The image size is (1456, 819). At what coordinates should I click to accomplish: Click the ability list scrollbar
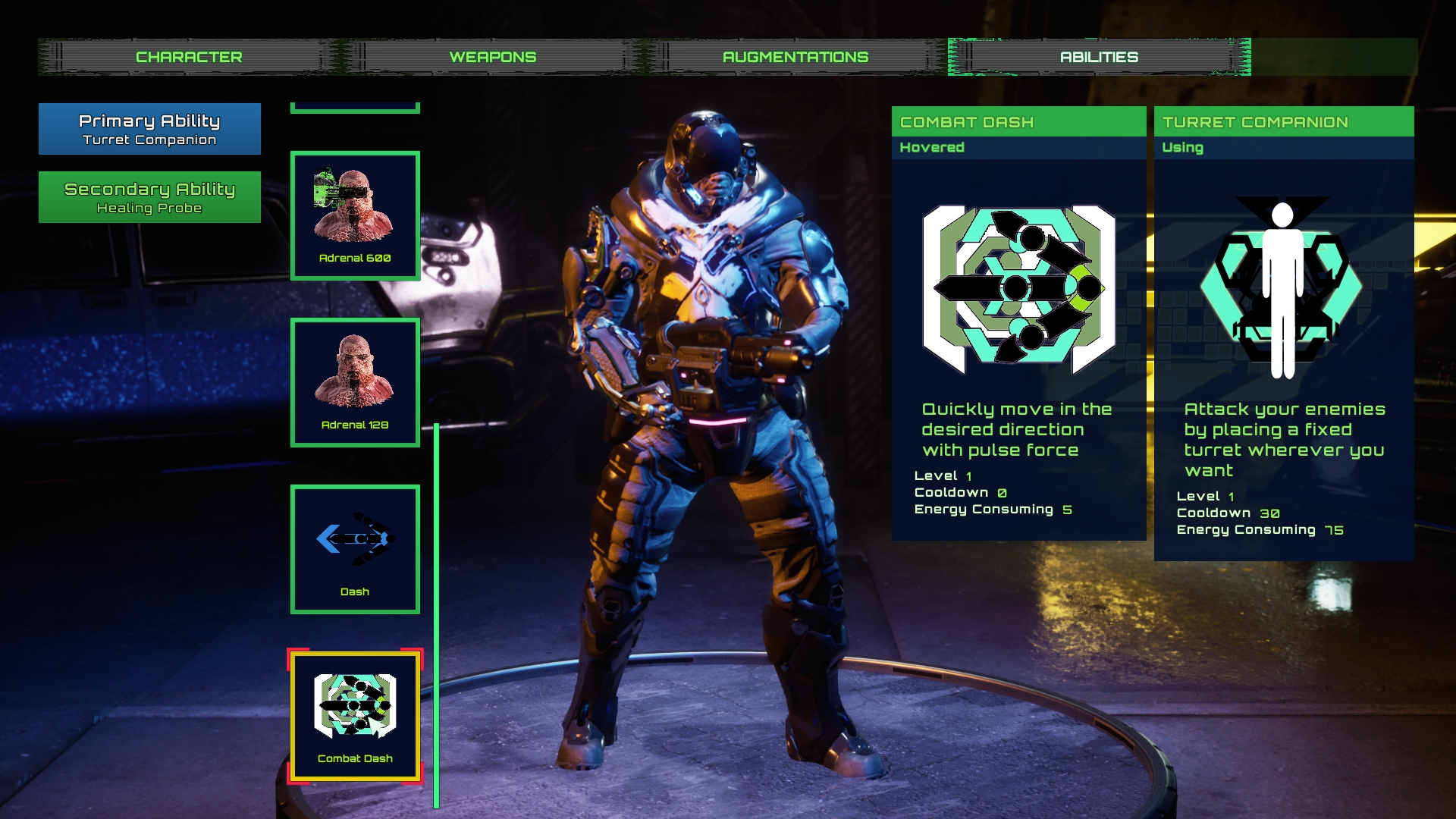point(437,614)
